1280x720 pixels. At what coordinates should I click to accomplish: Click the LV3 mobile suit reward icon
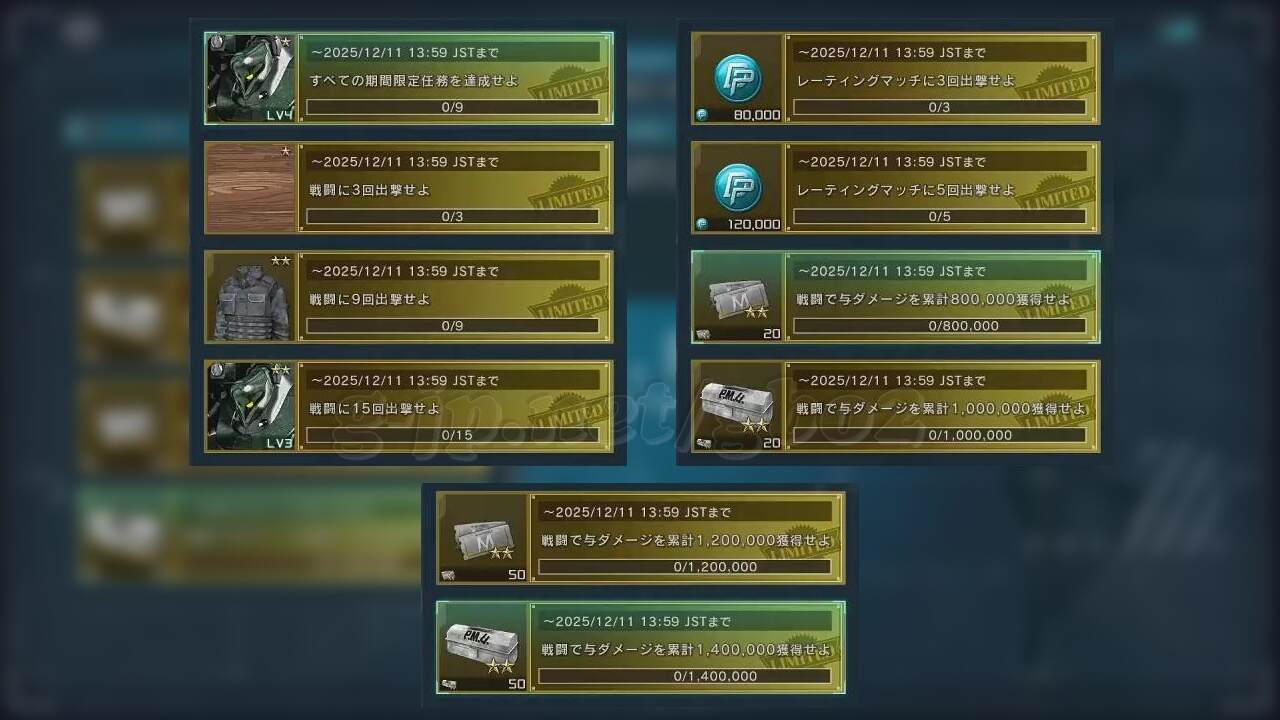click(251, 407)
